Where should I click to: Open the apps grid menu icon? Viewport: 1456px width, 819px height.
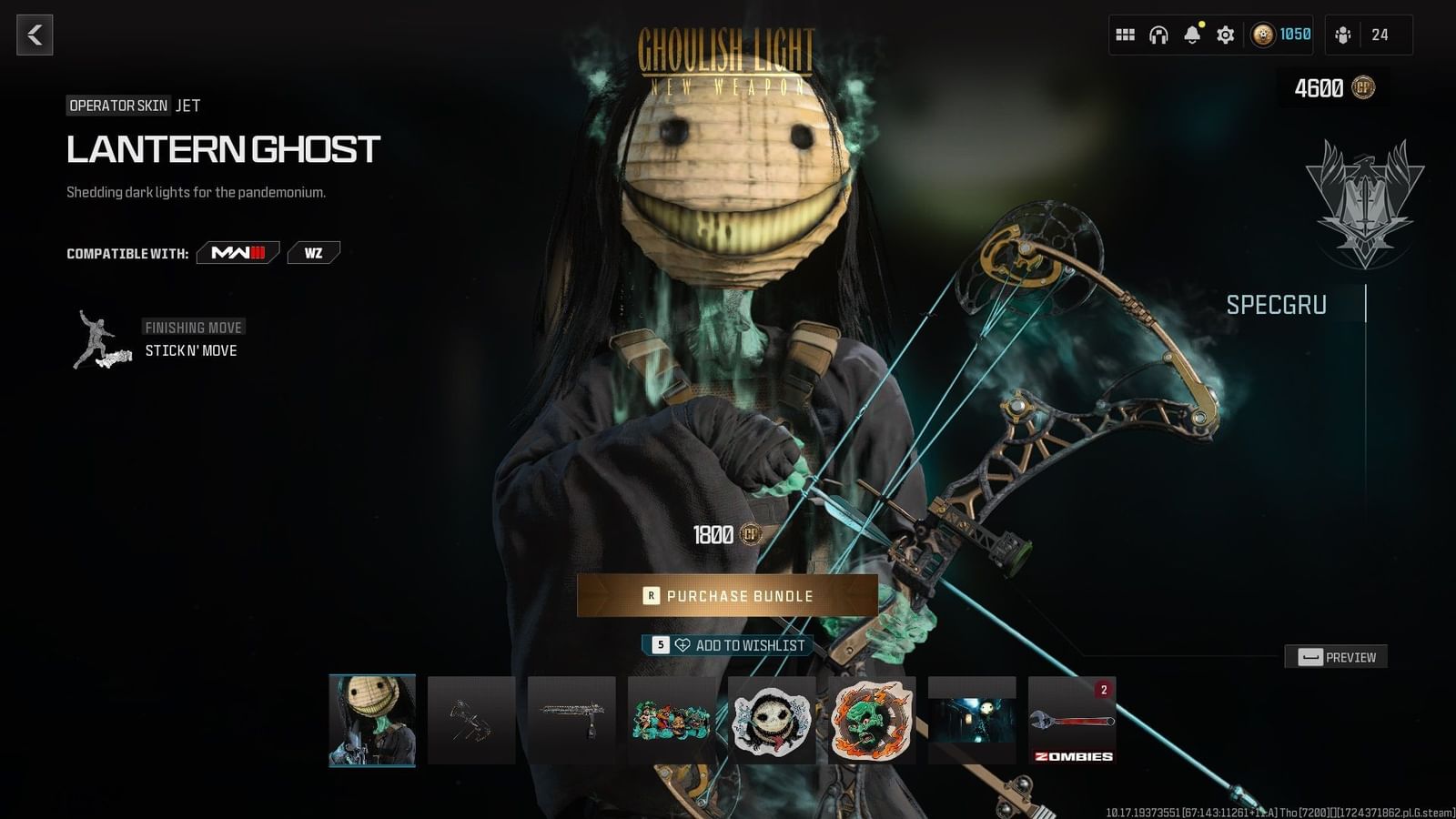pos(1125,34)
